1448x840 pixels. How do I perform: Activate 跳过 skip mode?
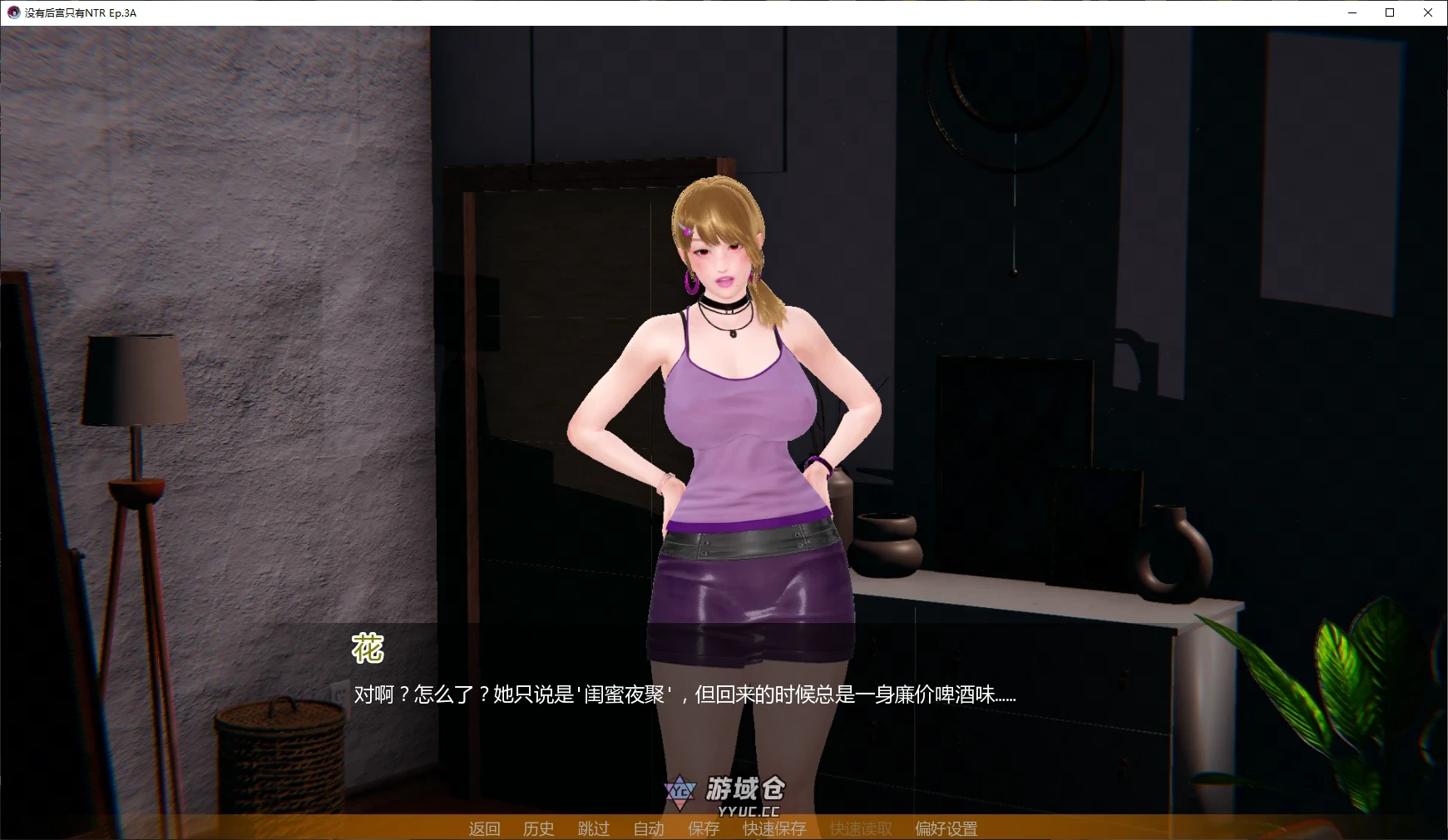592,828
